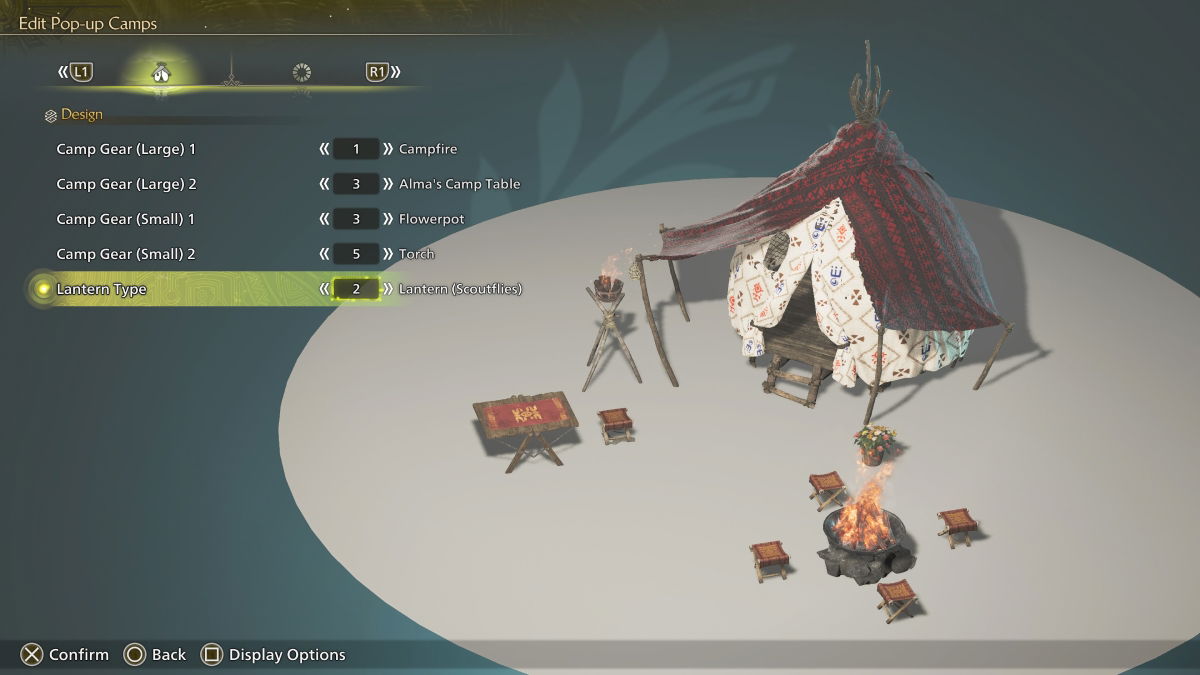Click left arrow for Camp Gear (Small) 2
Image resolution: width=1200 pixels, height=675 pixels.
point(324,254)
